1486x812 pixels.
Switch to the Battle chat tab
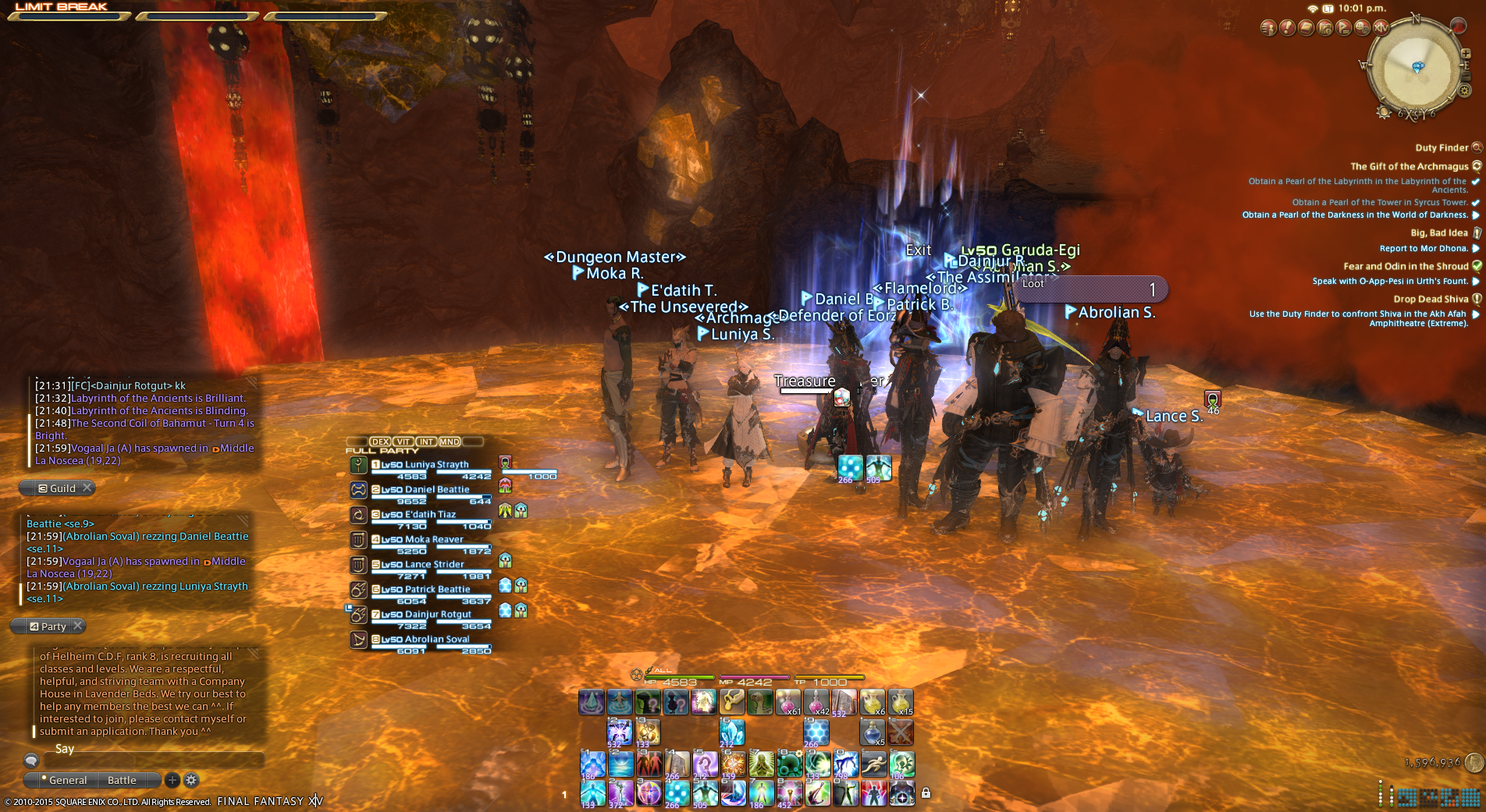122,780
